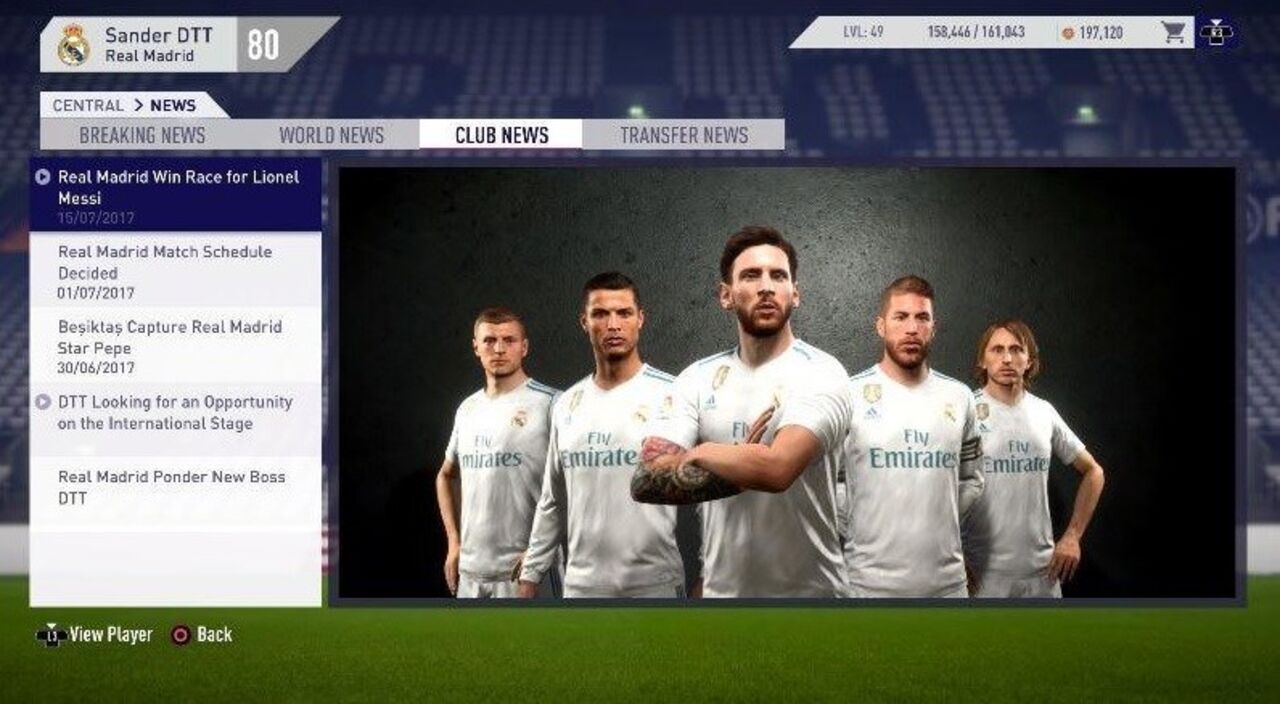Select Real Madrid Match Schedule Decided article
The height and width of the screenshot is (704, 1280).
(x=177, y=270)
